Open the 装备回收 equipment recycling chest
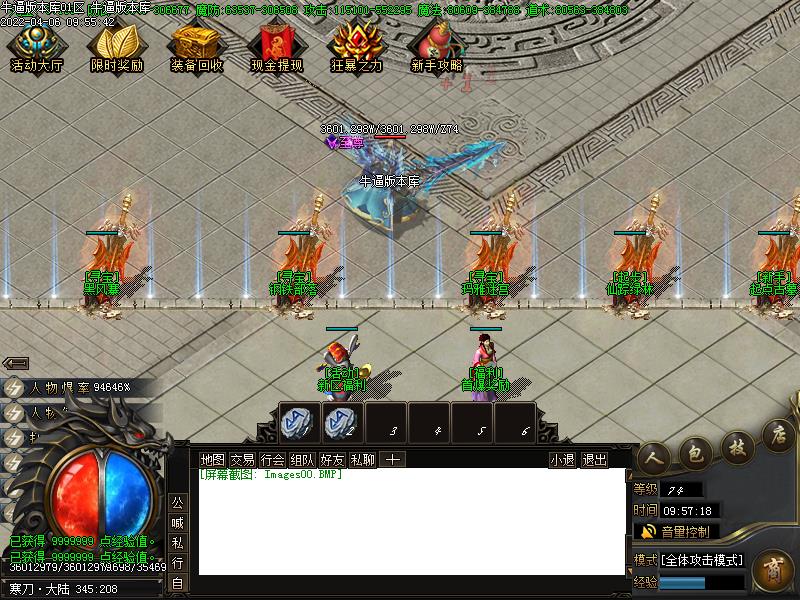800x600 pixels. 196,45
